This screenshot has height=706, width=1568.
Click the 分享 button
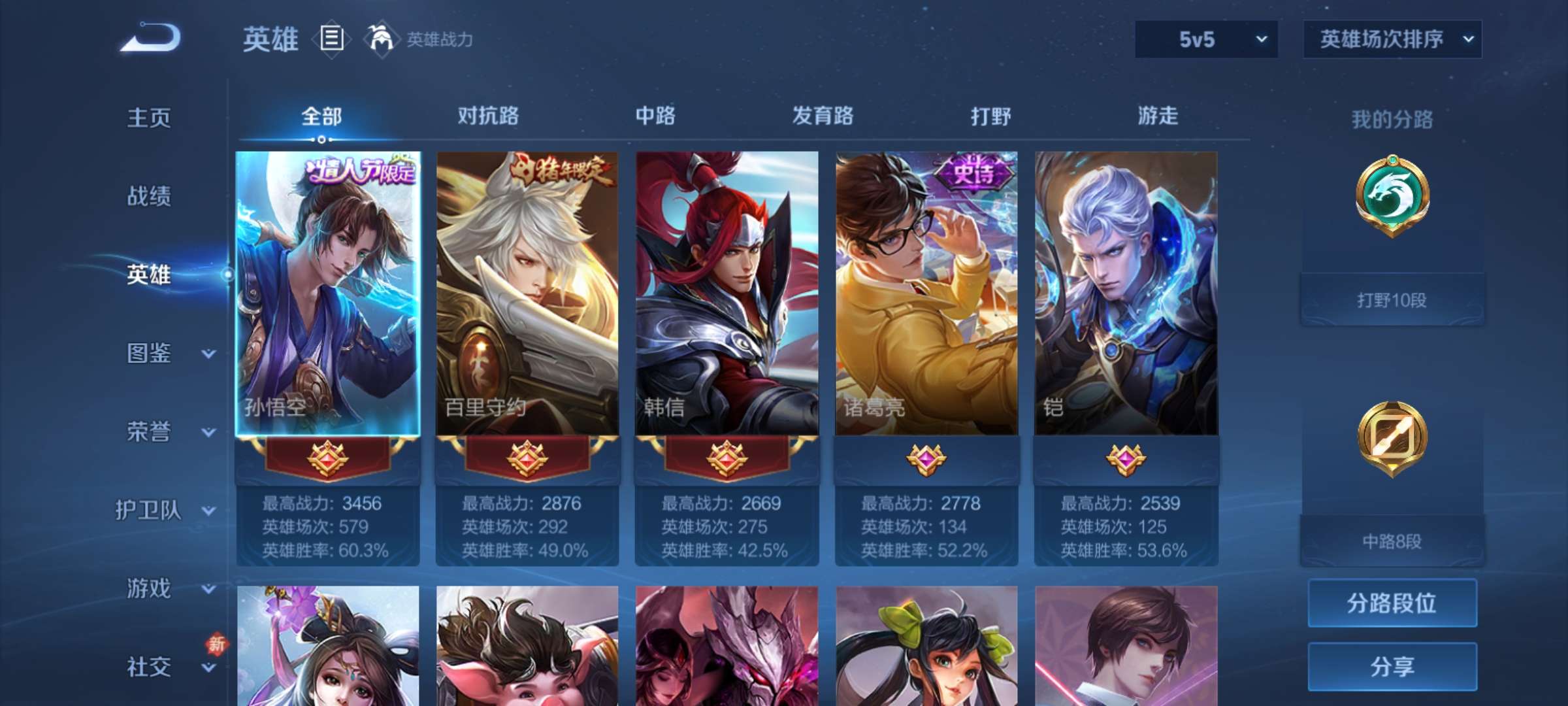tap(1392, 667)
